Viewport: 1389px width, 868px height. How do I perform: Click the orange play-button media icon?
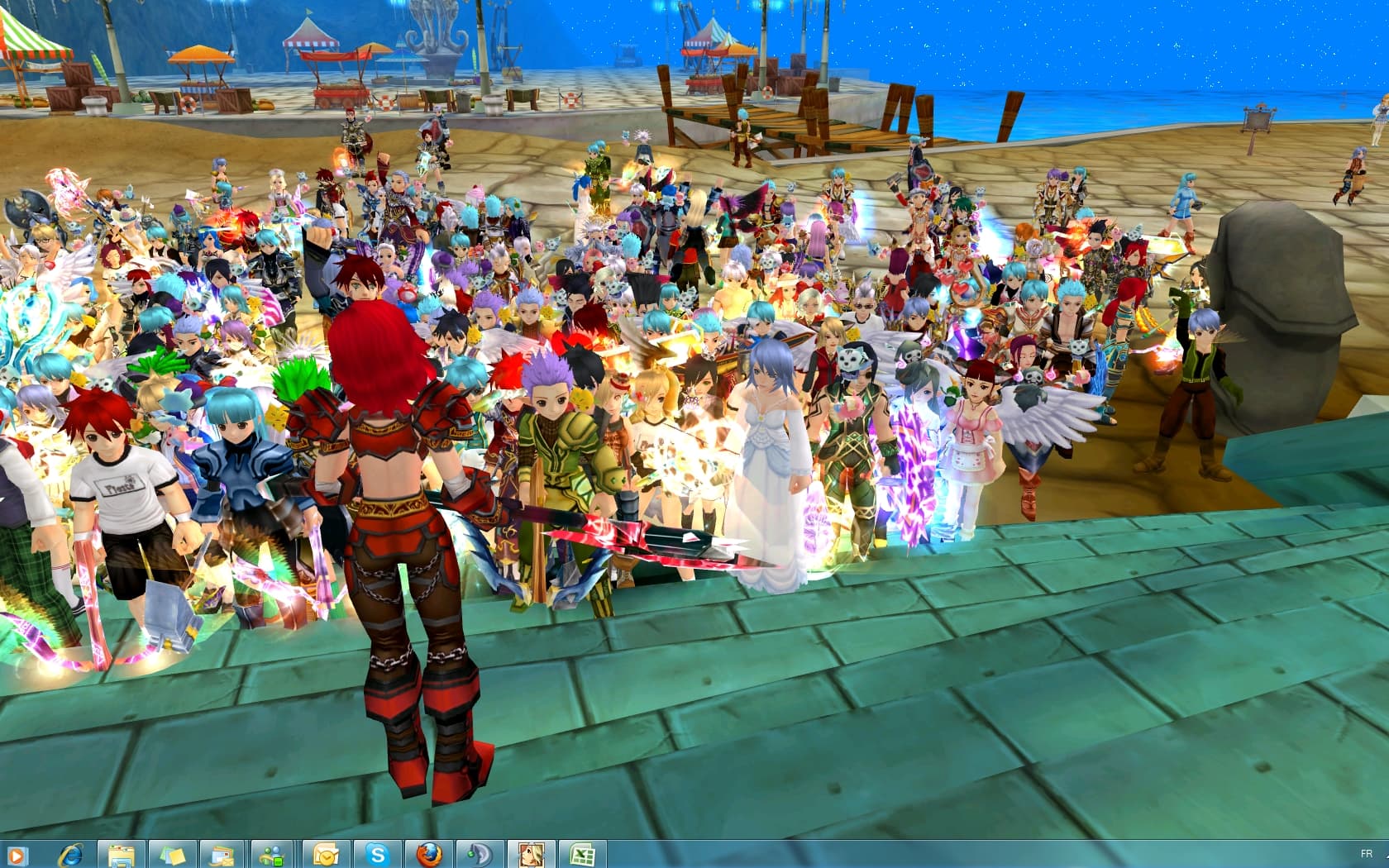[17, 854]
